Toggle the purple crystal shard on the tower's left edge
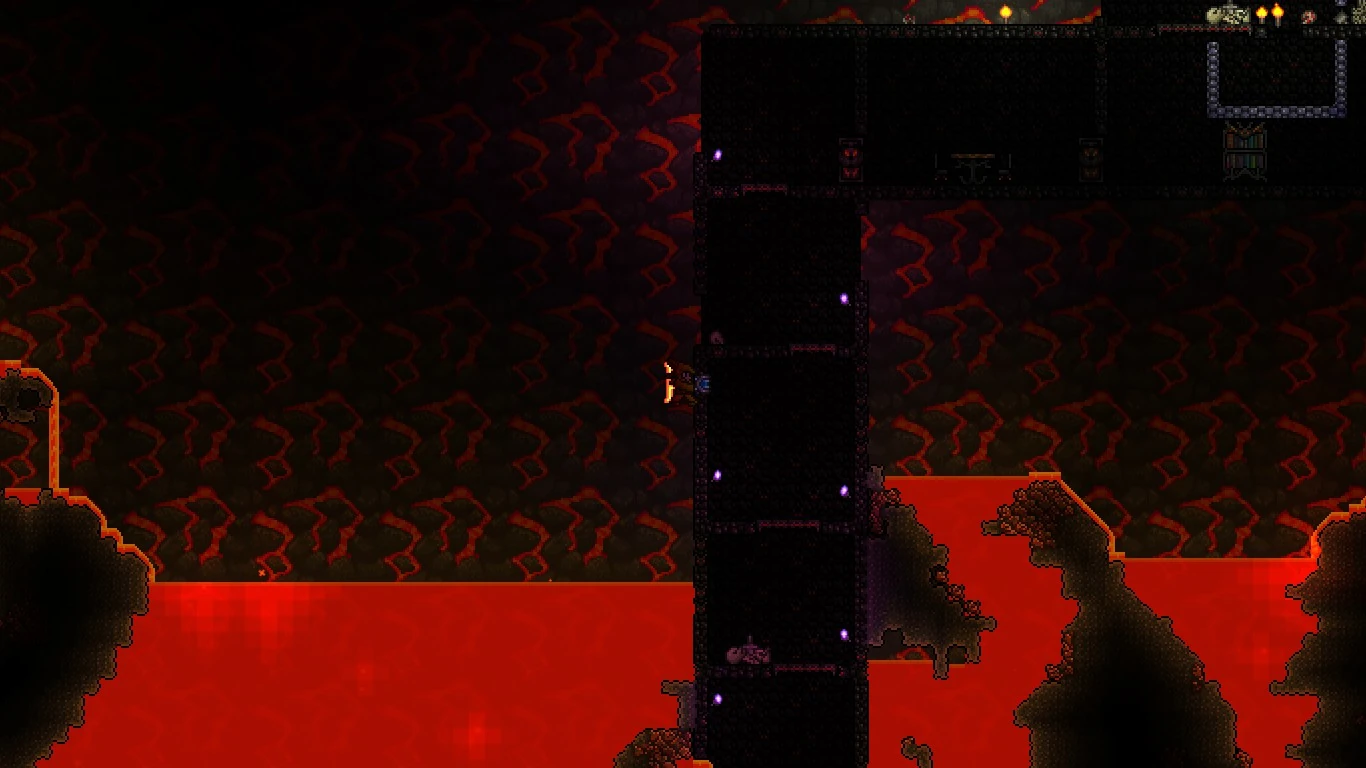This screenshot has height=768, width=1366. pyautogui.click(x=717, y=475)
